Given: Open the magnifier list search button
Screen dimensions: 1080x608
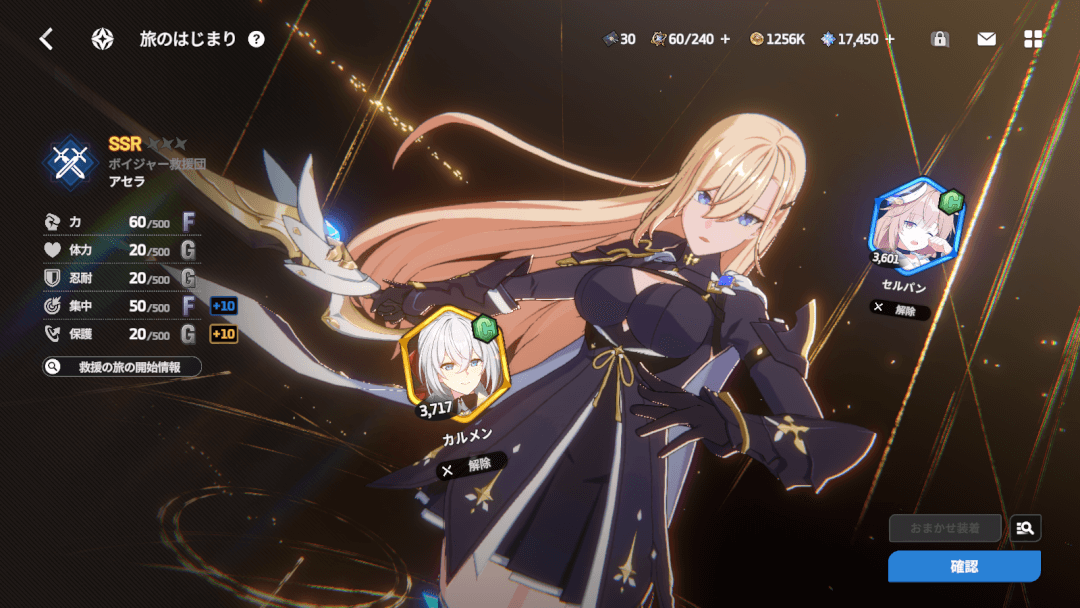Looking at the screenshot, I should [1025, 528].
